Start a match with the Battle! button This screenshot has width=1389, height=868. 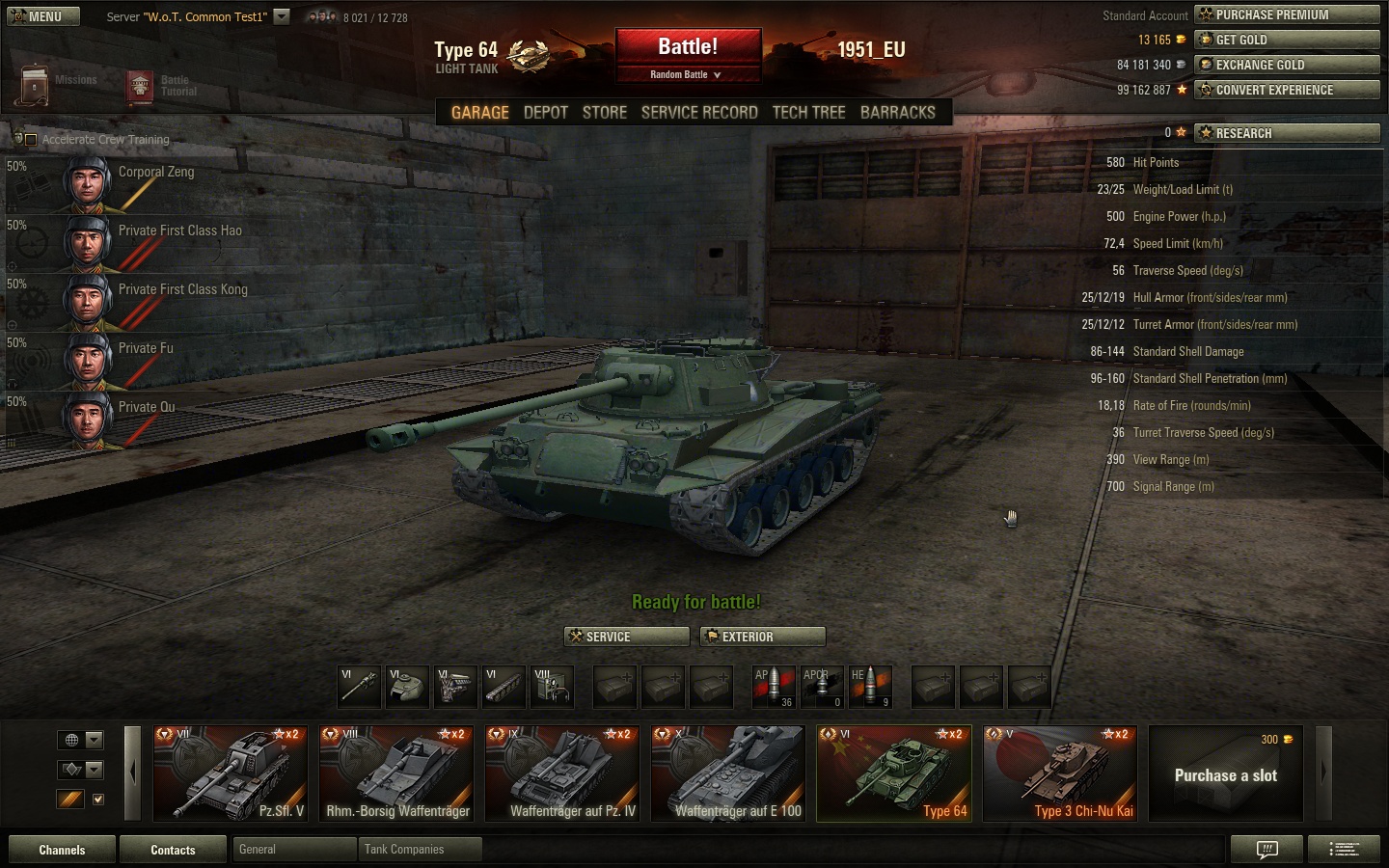pyautogui.click(x=688, y=47)
